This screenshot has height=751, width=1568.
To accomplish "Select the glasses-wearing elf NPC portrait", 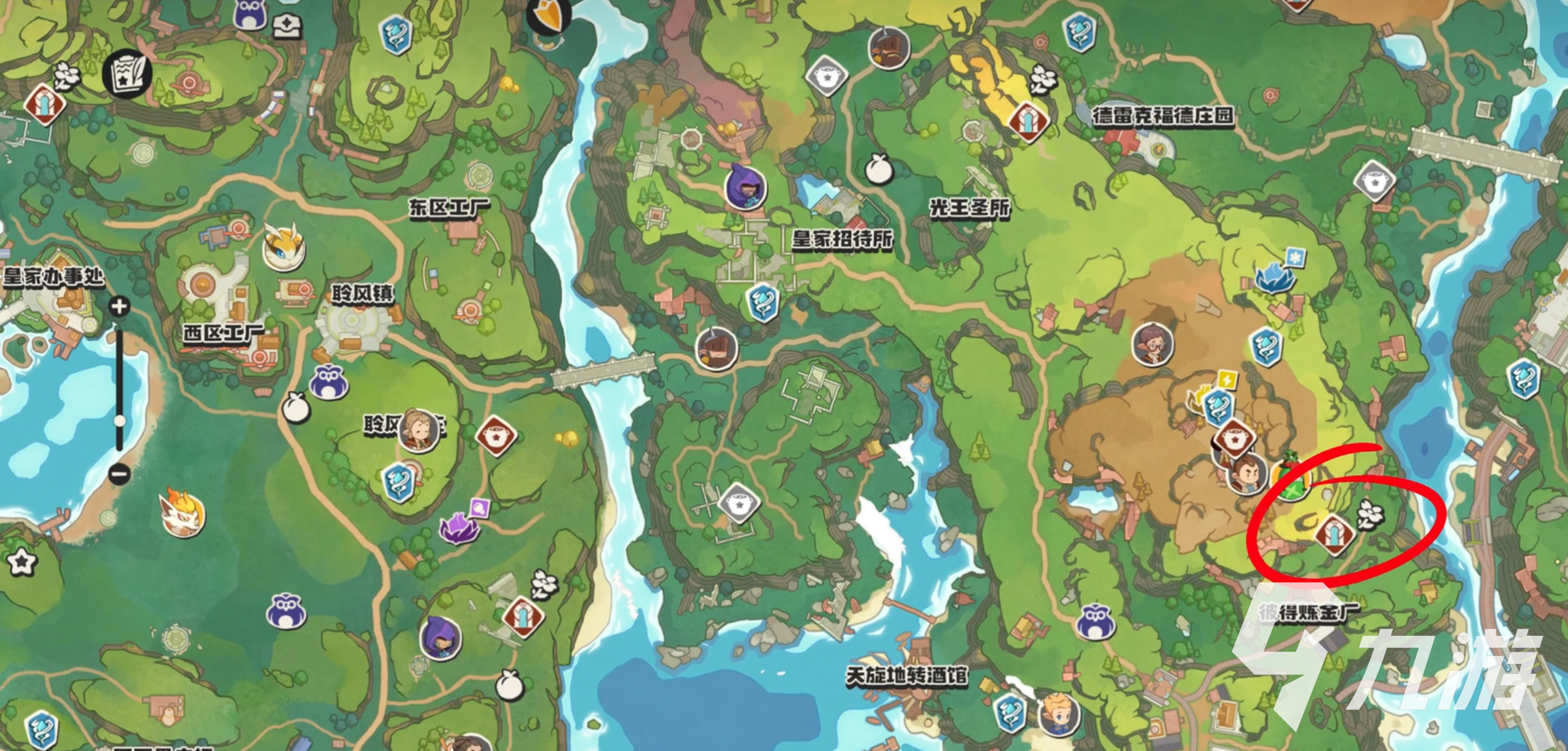I will pos(1152,345).
